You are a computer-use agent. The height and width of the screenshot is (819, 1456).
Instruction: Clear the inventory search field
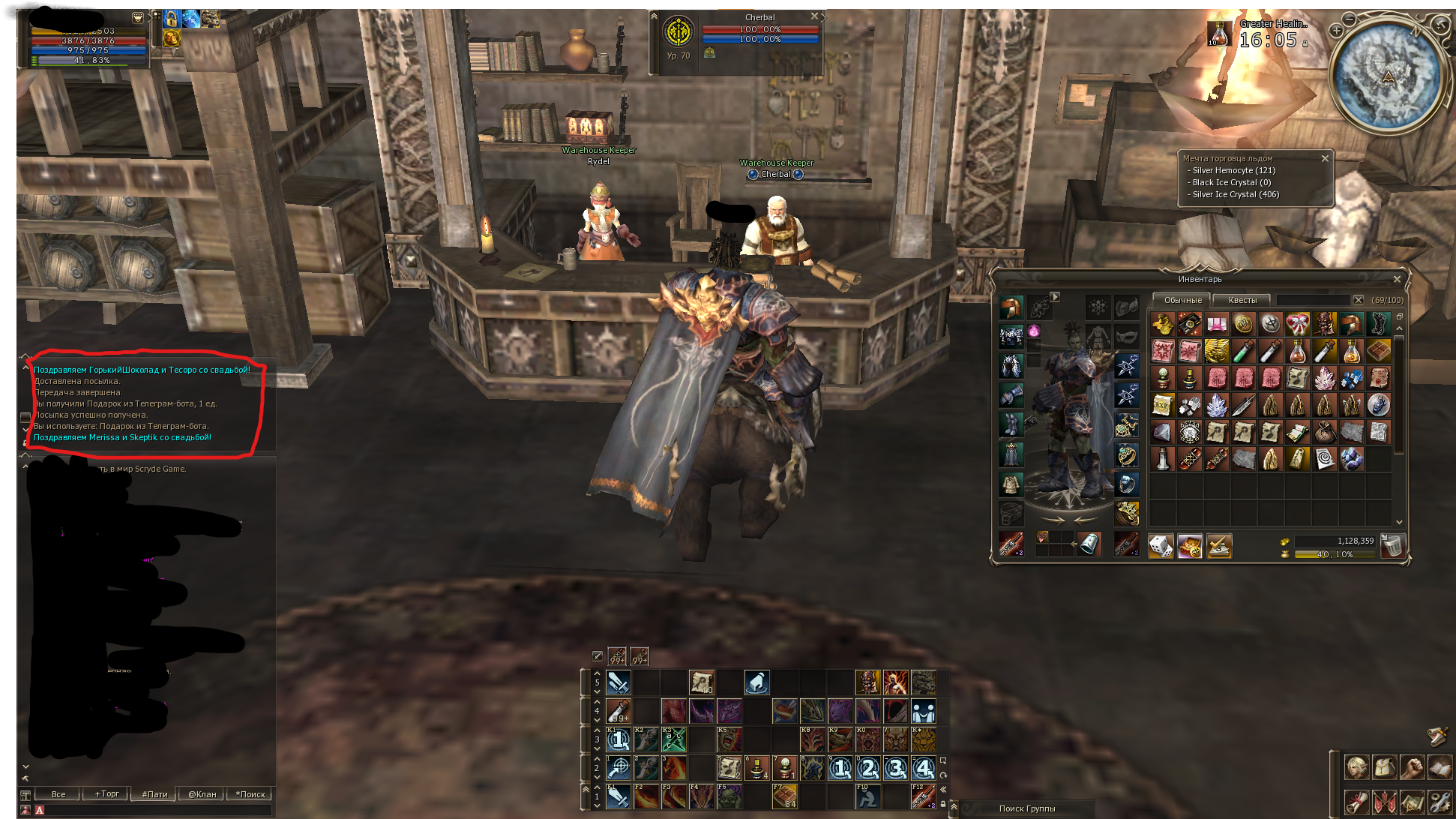pos(1358,300)
